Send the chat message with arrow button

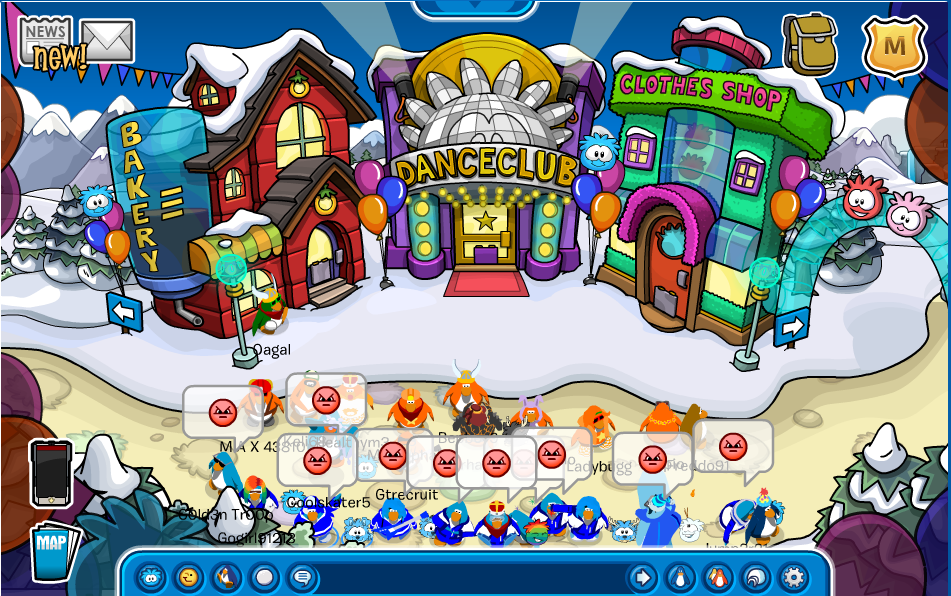click(x=642, y=577)
